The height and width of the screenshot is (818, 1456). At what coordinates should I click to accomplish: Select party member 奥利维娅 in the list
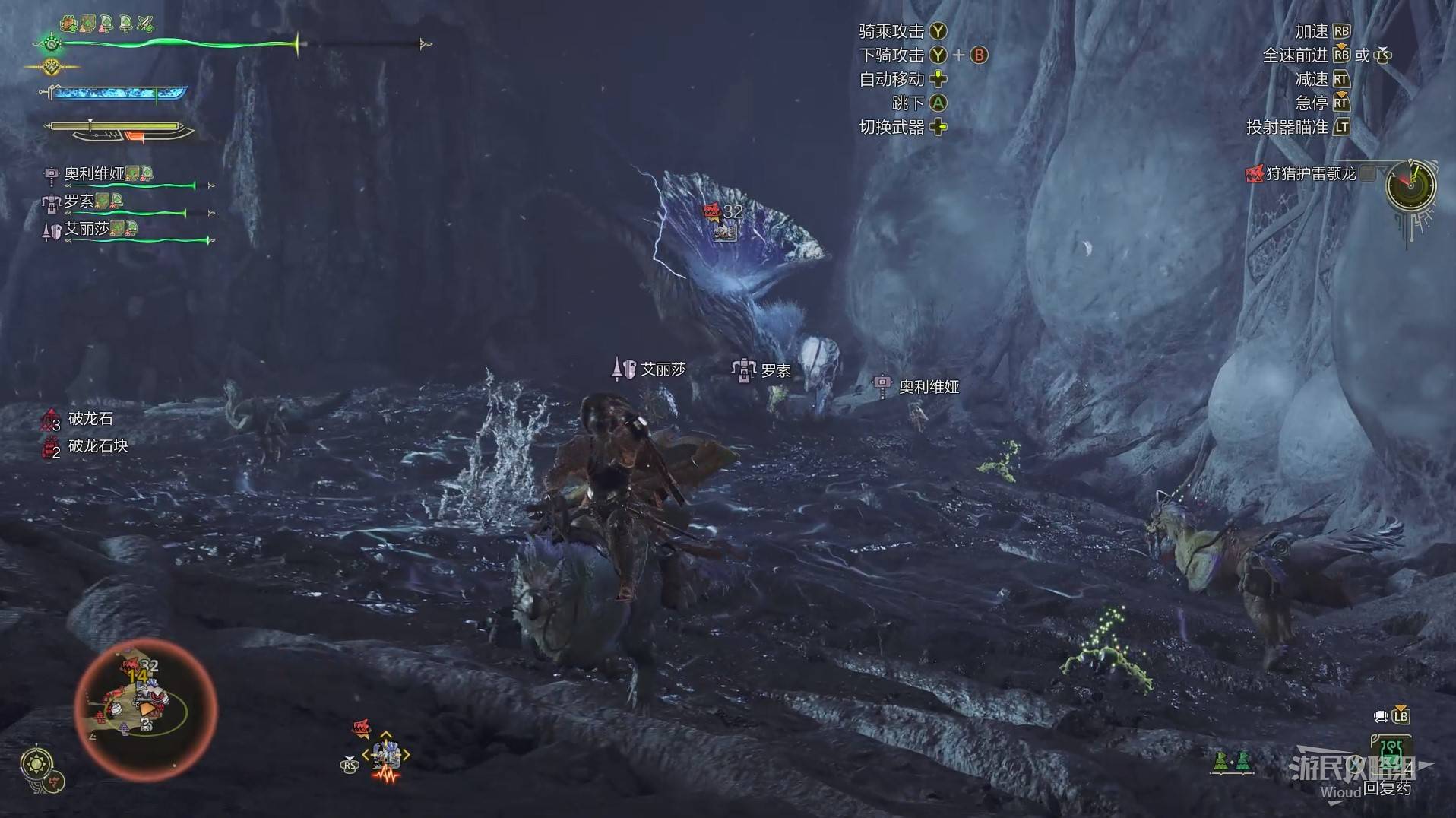(94, 174)
